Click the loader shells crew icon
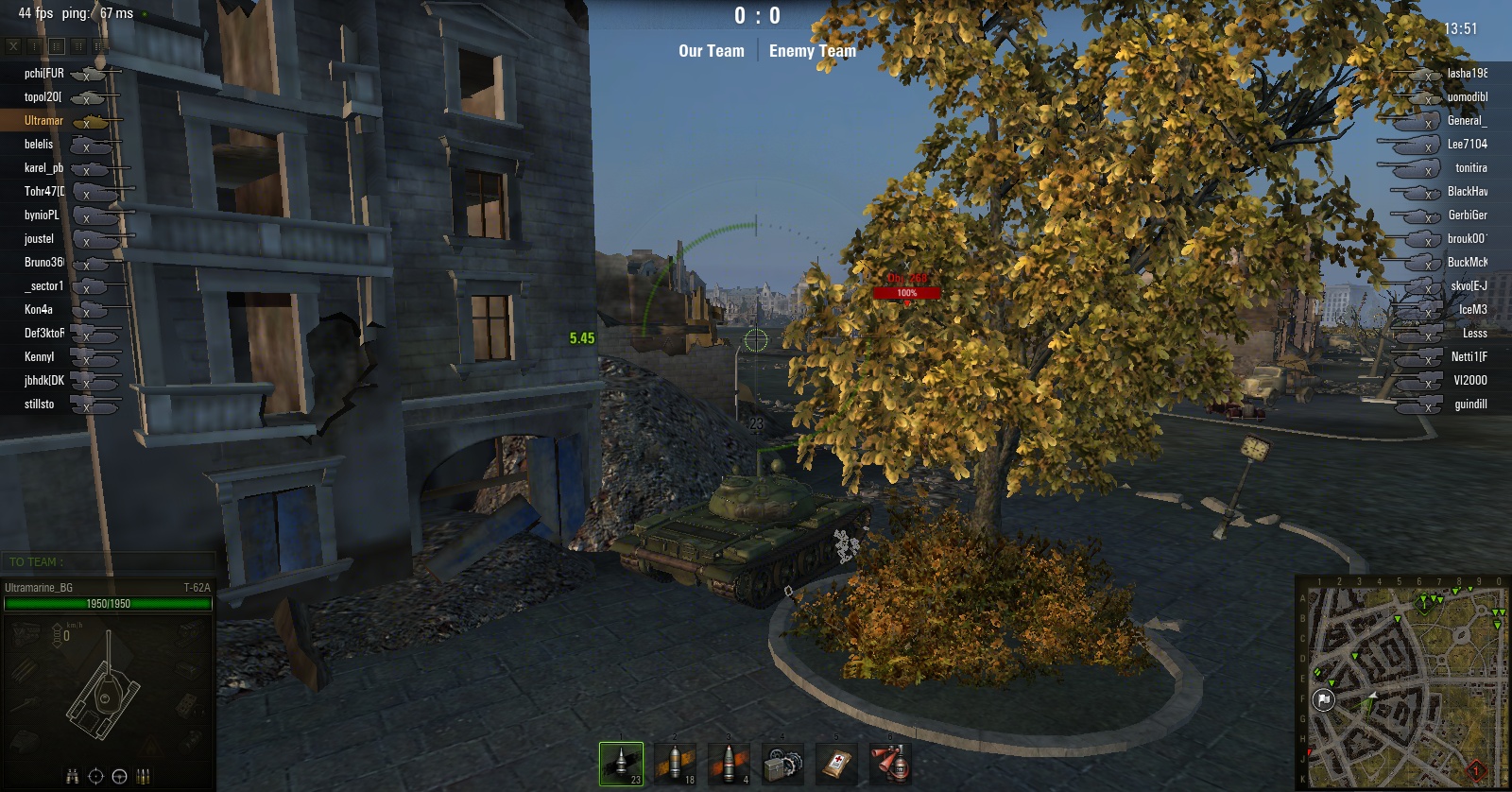Image resolution: width=1512 pixels, height=792 pixels. coord(143,777)
